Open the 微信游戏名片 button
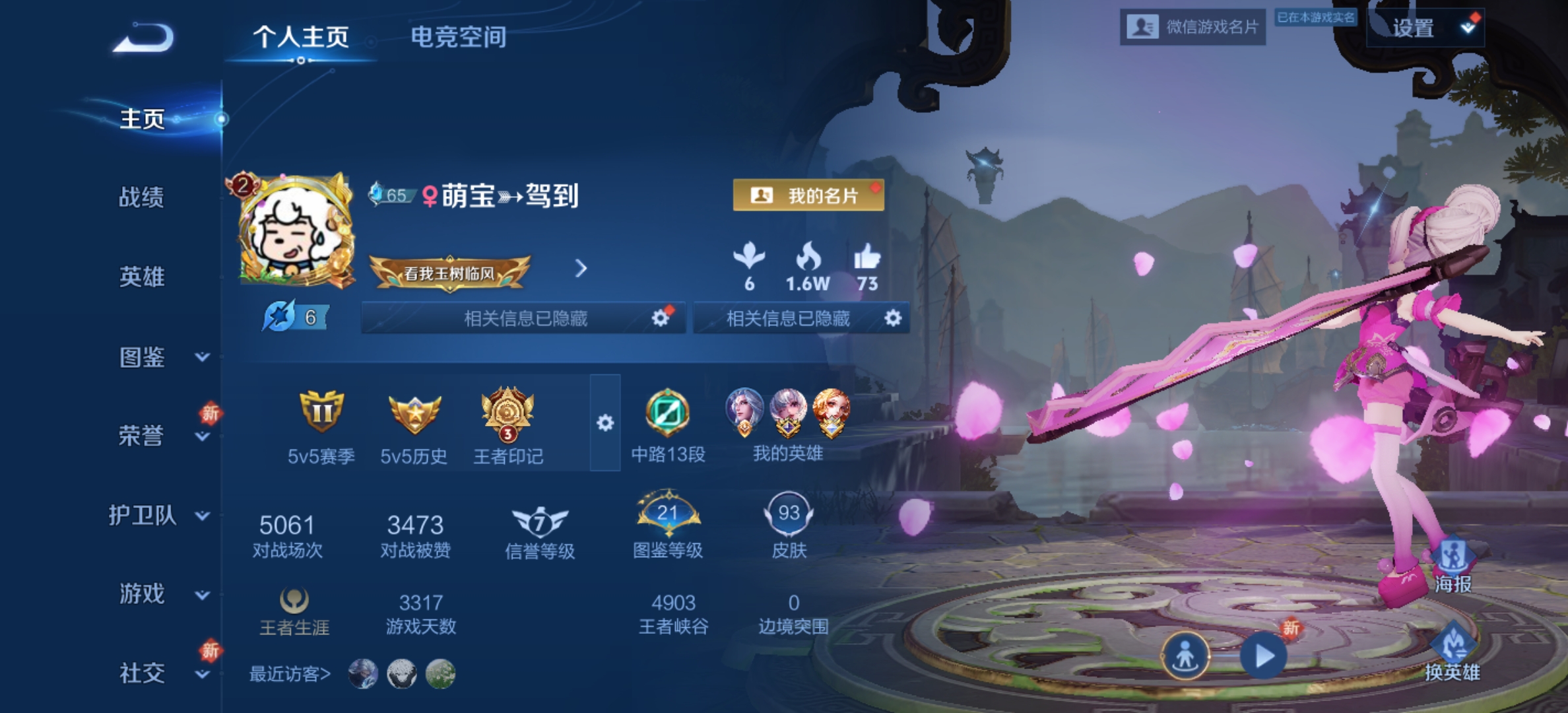This screenshot has height=713, width=1568. point(1192,27)
